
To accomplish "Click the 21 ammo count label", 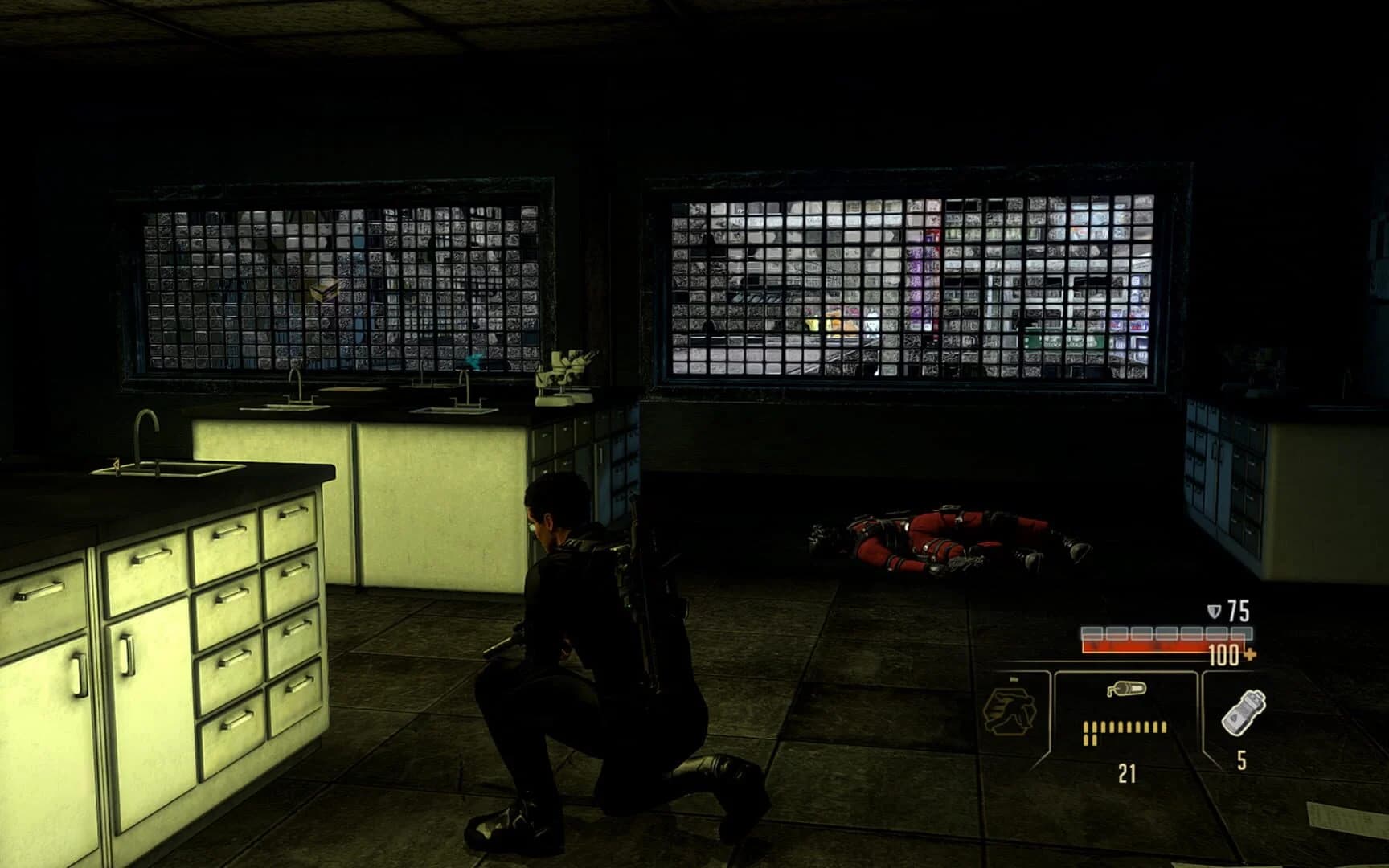I will [1128, 773].
